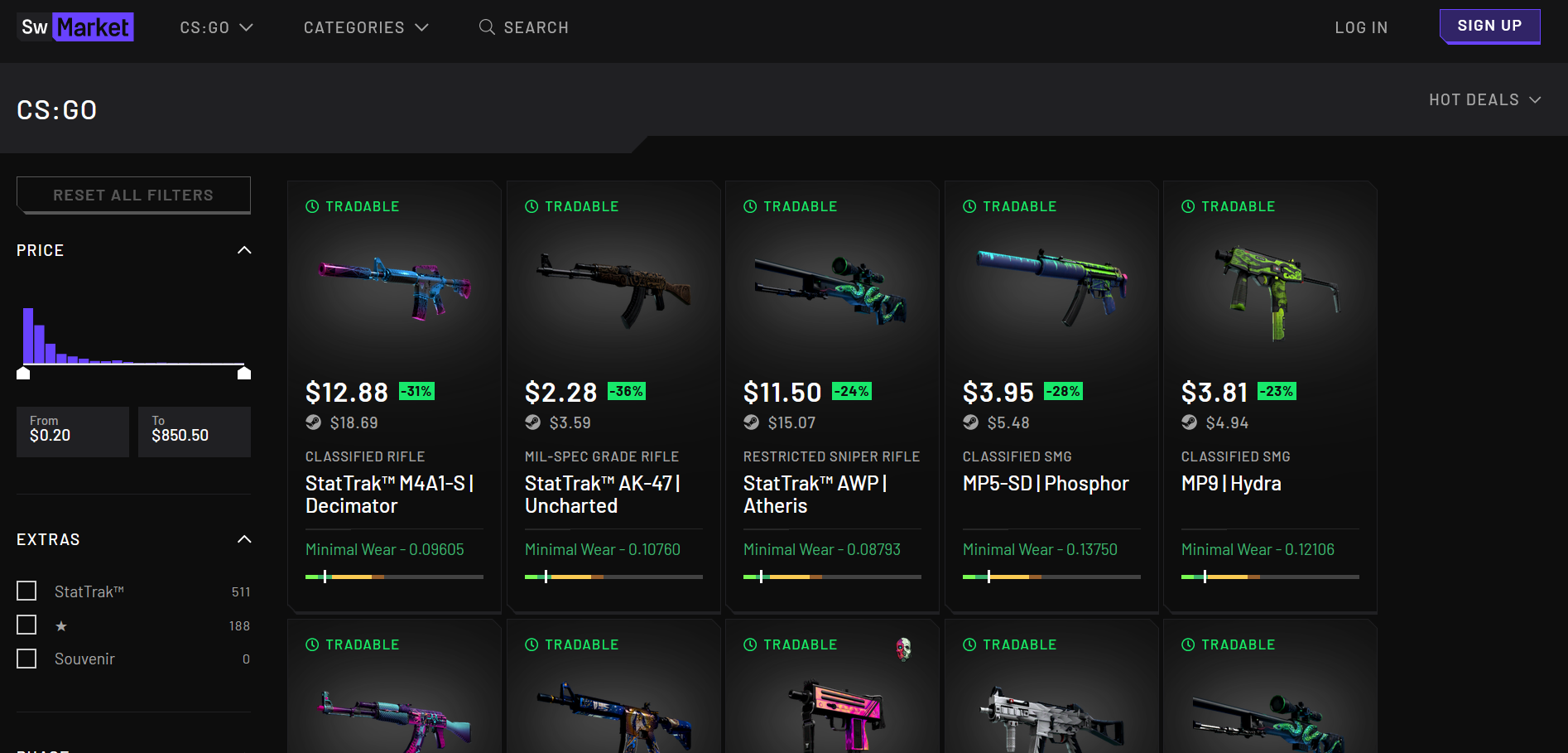Click the tradable clock icon on StatTrak M4A1-S Decimator
Viewport: 1568px width, 753px height.
click(312, 206)
